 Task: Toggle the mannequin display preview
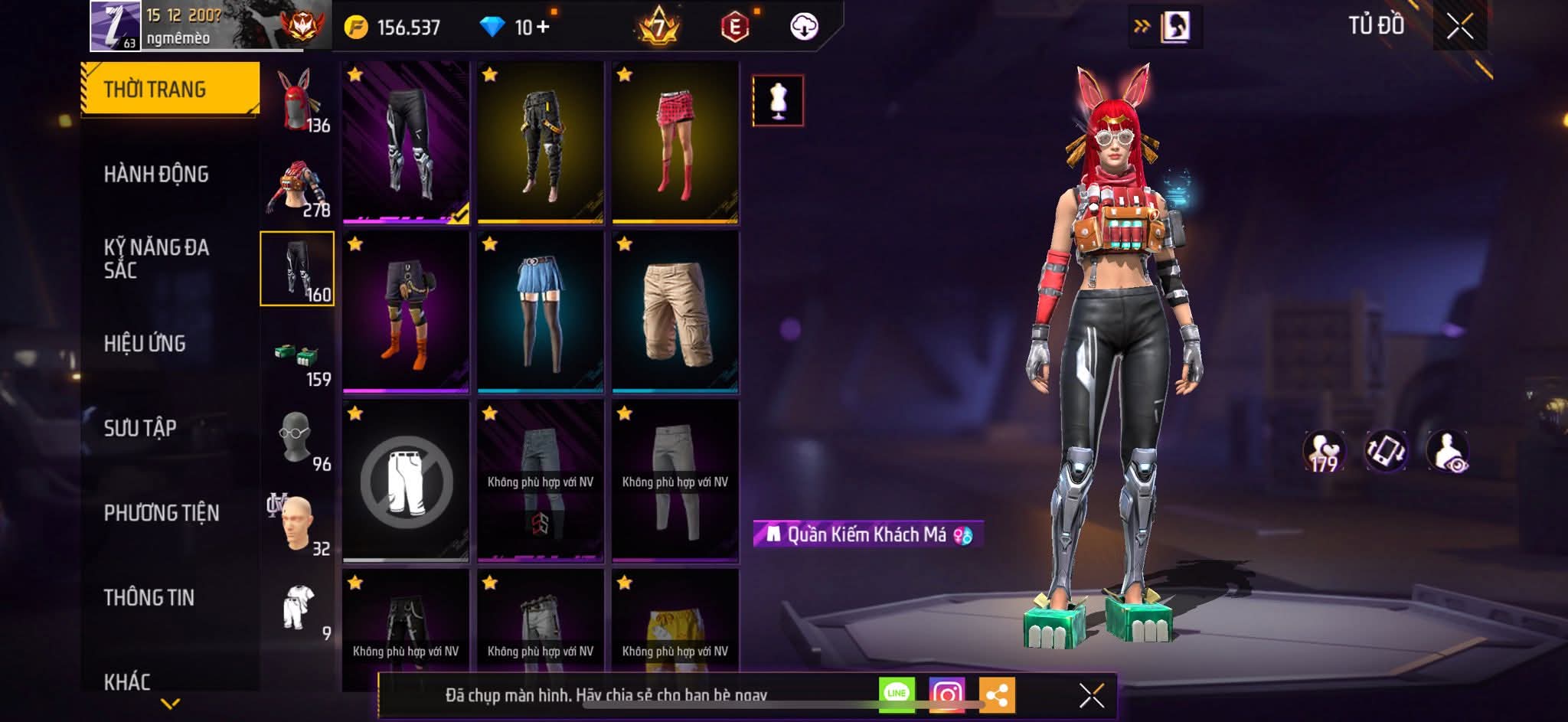pos(776,100)
